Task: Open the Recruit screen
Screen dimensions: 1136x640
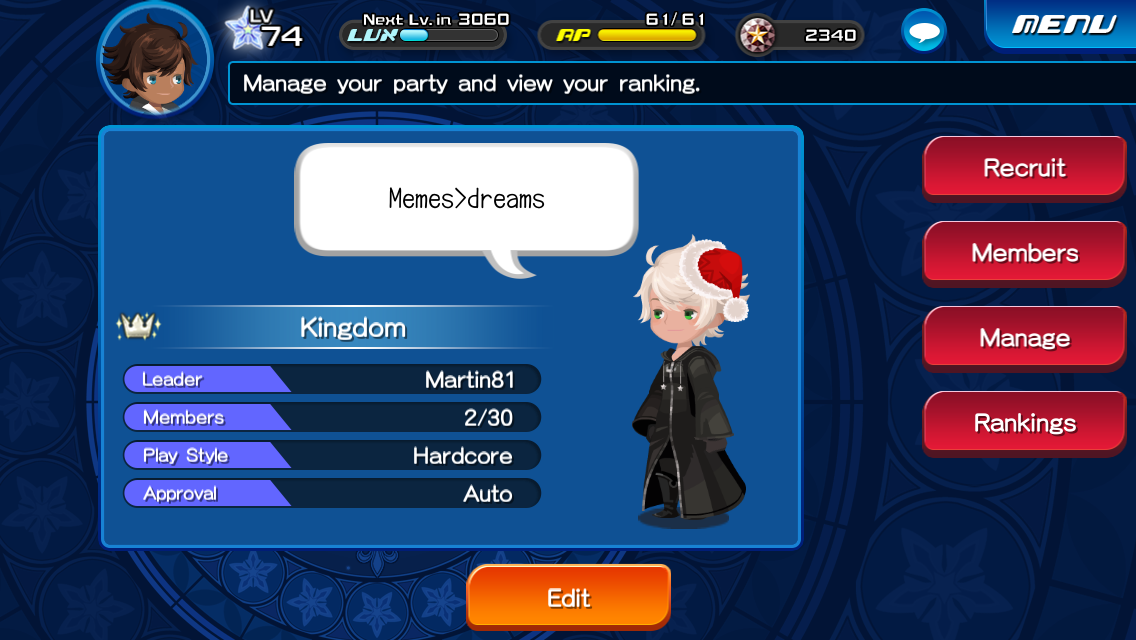Action: [x=1024, y=167]
